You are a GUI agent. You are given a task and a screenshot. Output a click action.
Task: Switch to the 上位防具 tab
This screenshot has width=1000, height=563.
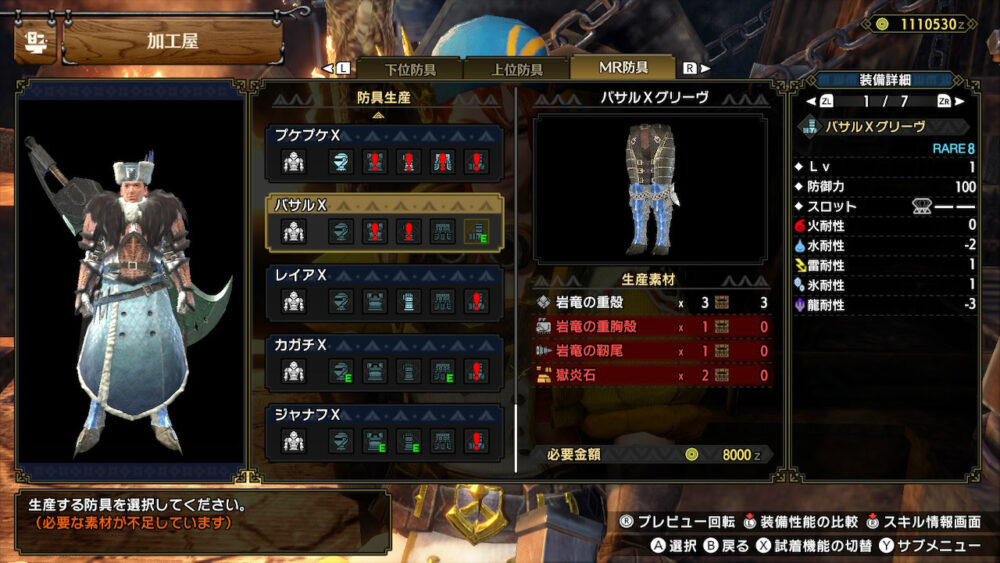pyautogui.click(x=516, y=69)
